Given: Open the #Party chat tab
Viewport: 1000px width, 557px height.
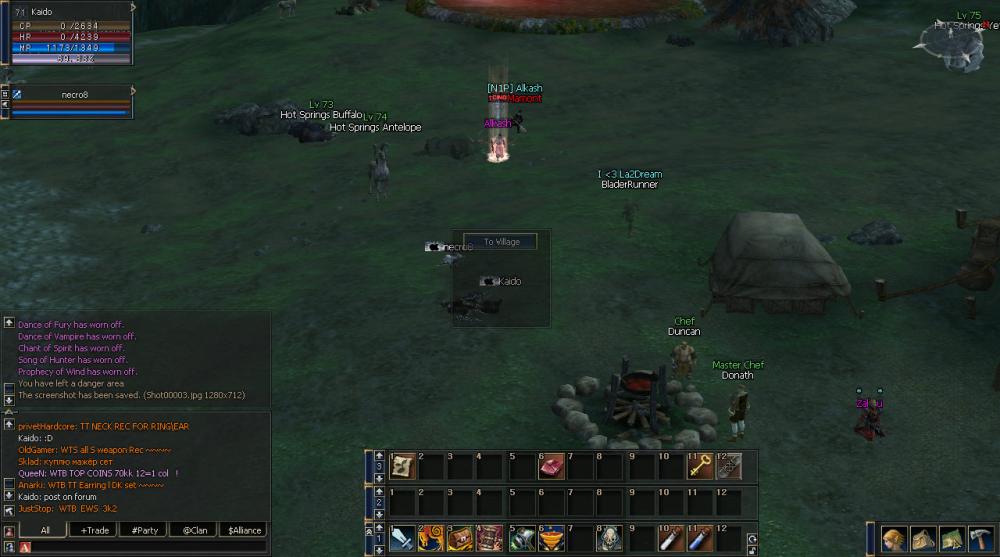Looking at the screenshot, I should pos(146,530).
